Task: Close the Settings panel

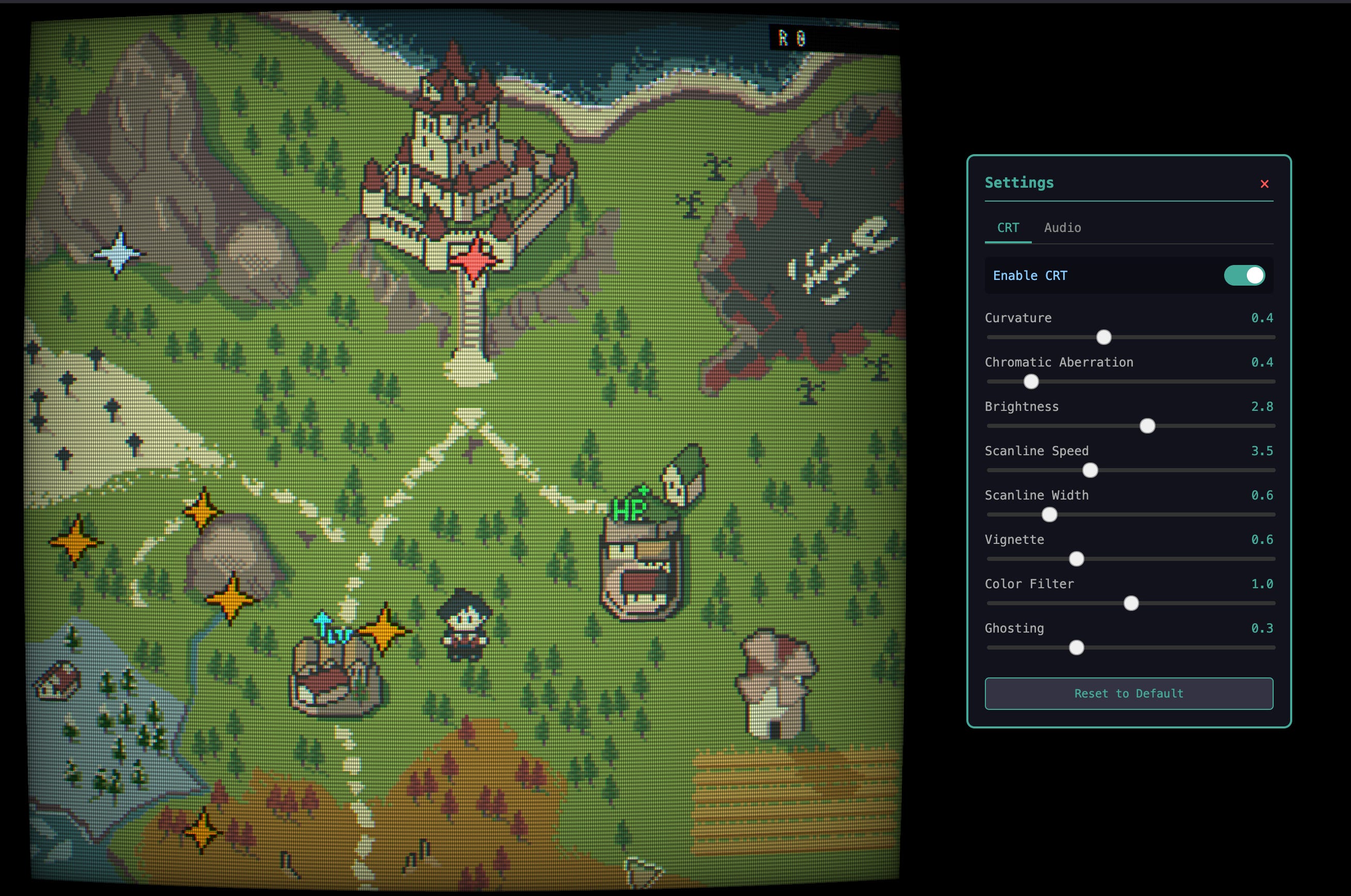Action: pos(1264,184)
